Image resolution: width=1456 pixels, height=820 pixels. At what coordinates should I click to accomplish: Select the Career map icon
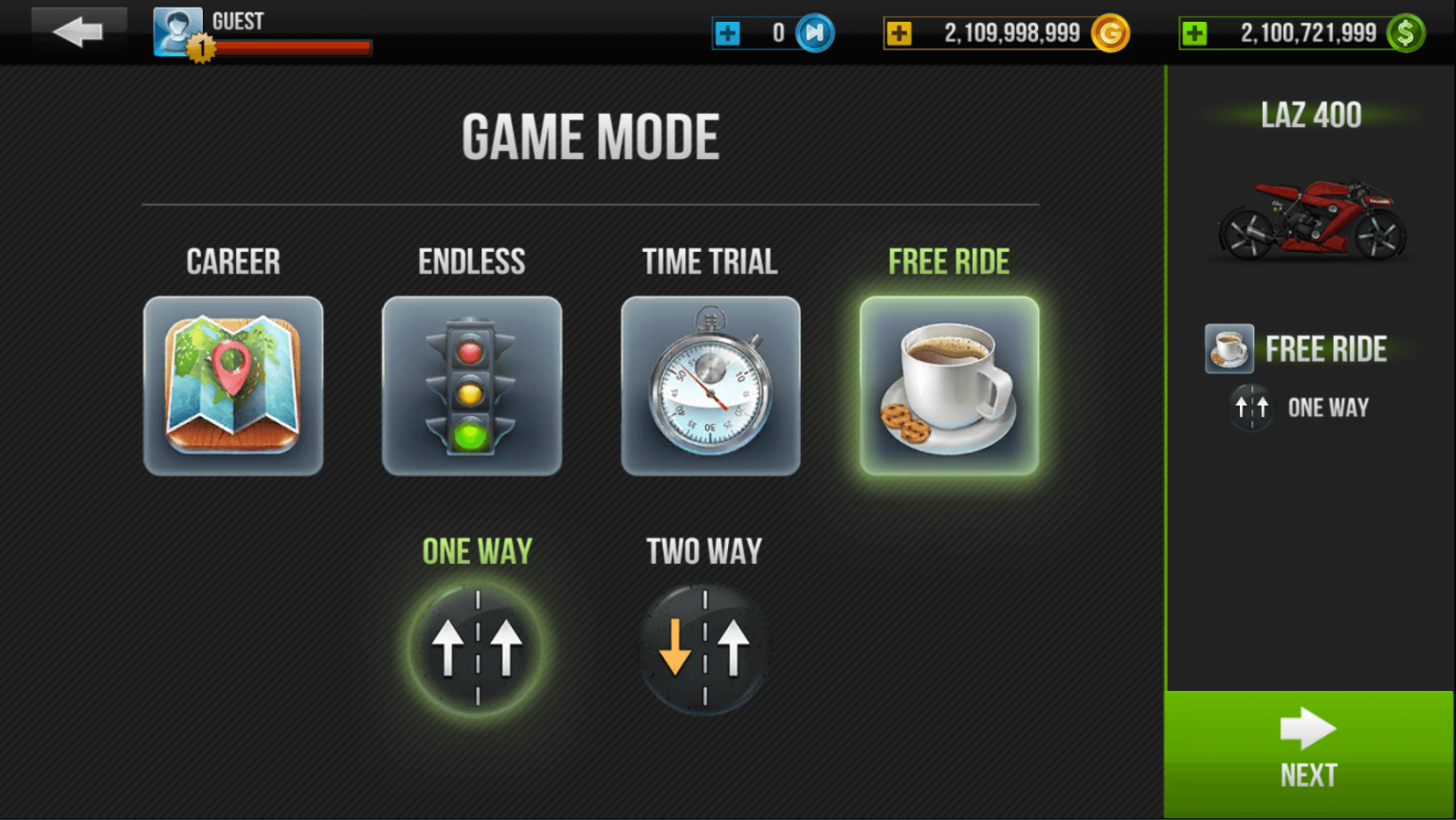point(233,384)
